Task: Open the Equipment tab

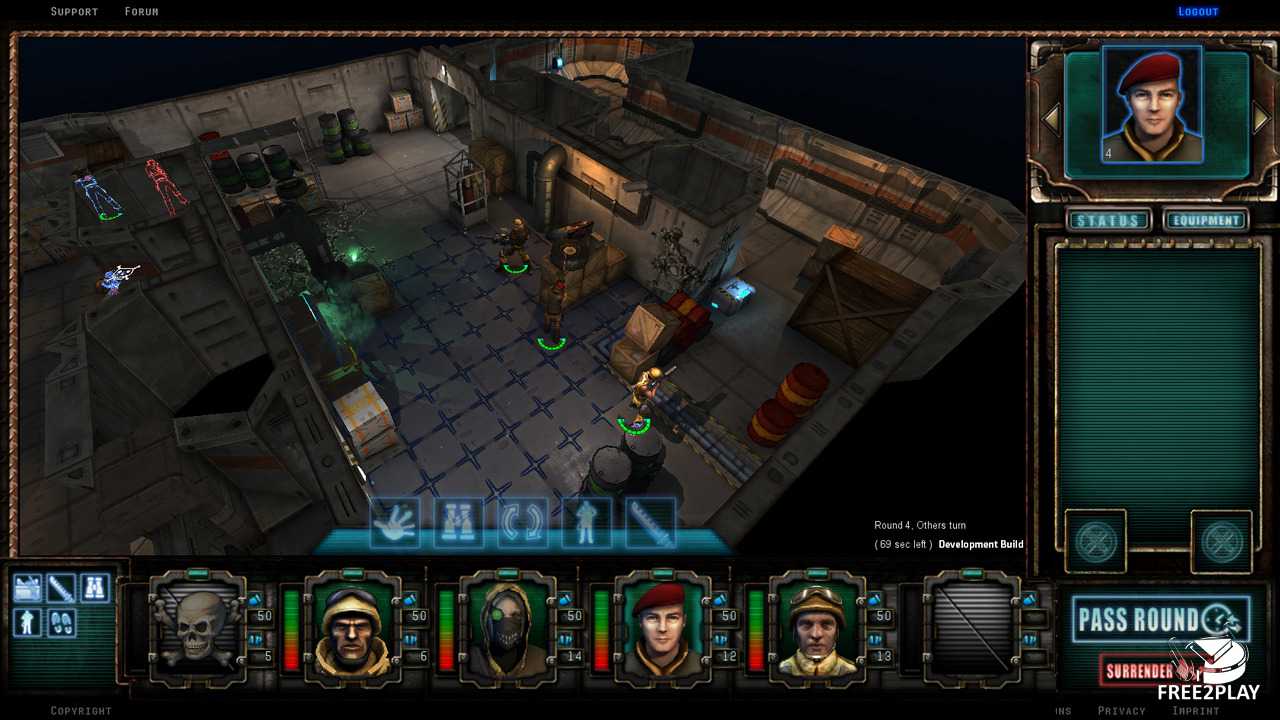Action: pos(1205,220)
